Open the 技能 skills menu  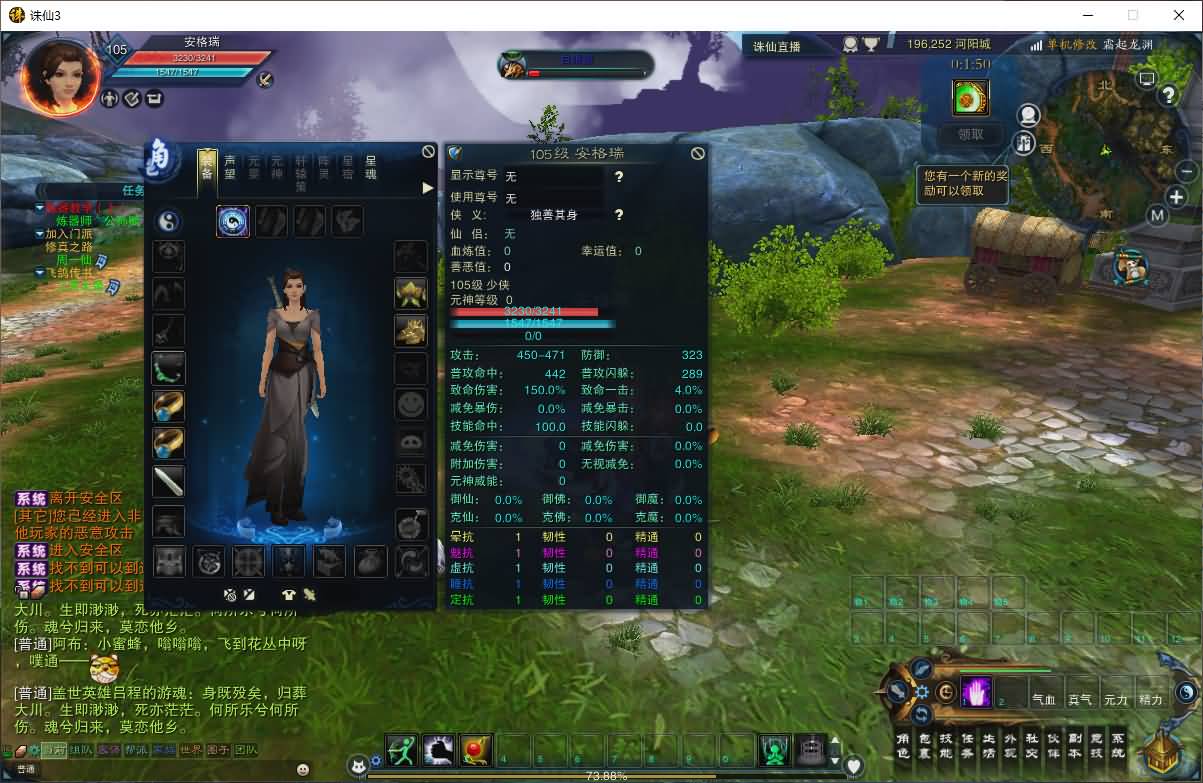945,745
